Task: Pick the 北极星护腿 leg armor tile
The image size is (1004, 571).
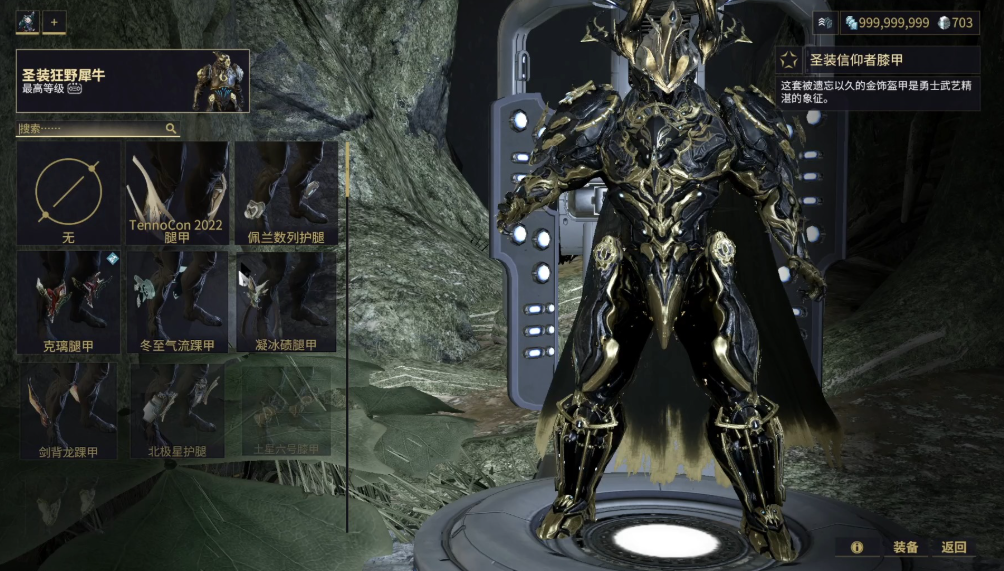Action: pos(176,410)
